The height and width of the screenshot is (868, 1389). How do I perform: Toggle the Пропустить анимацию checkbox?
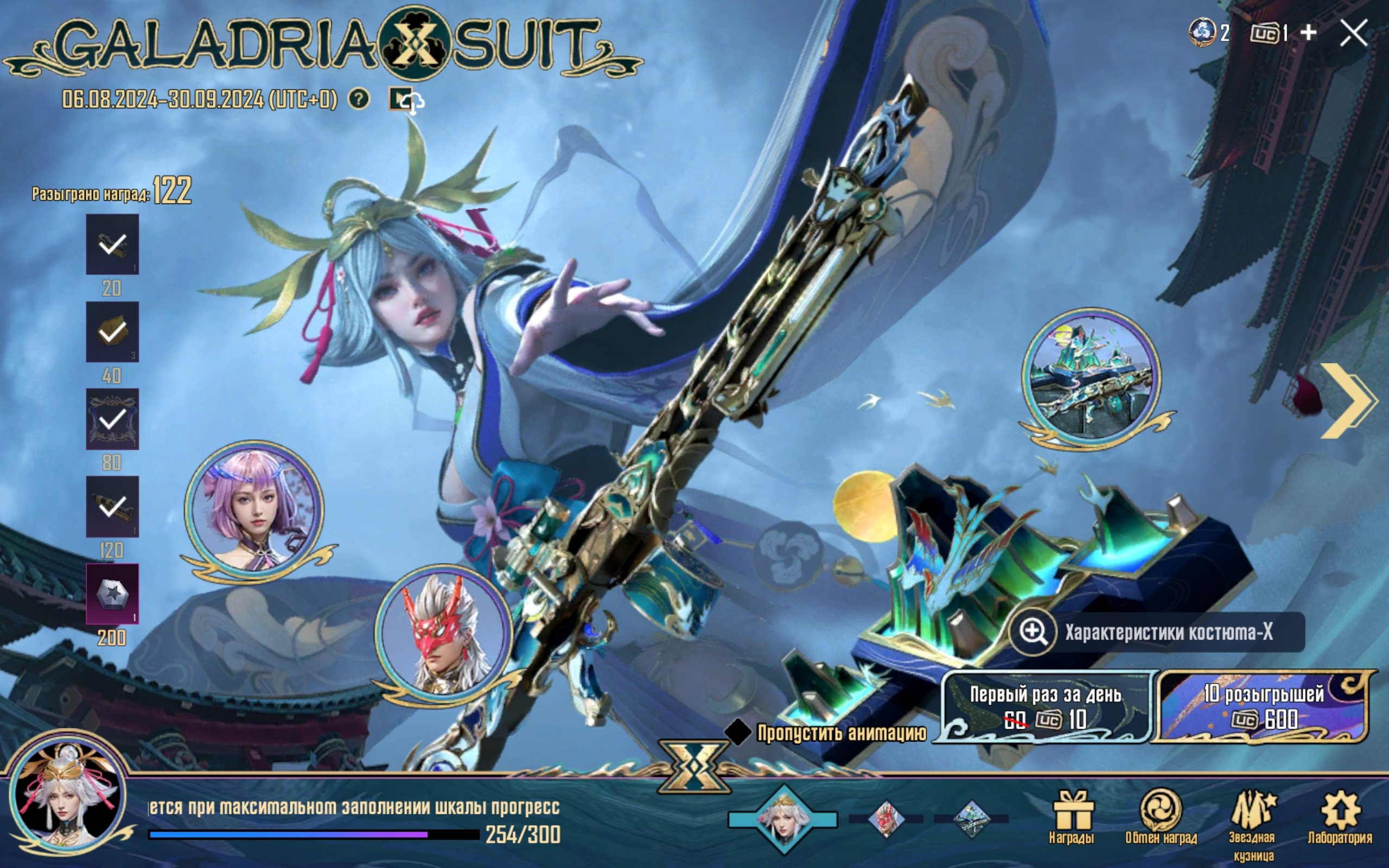(x=737, y=731)
